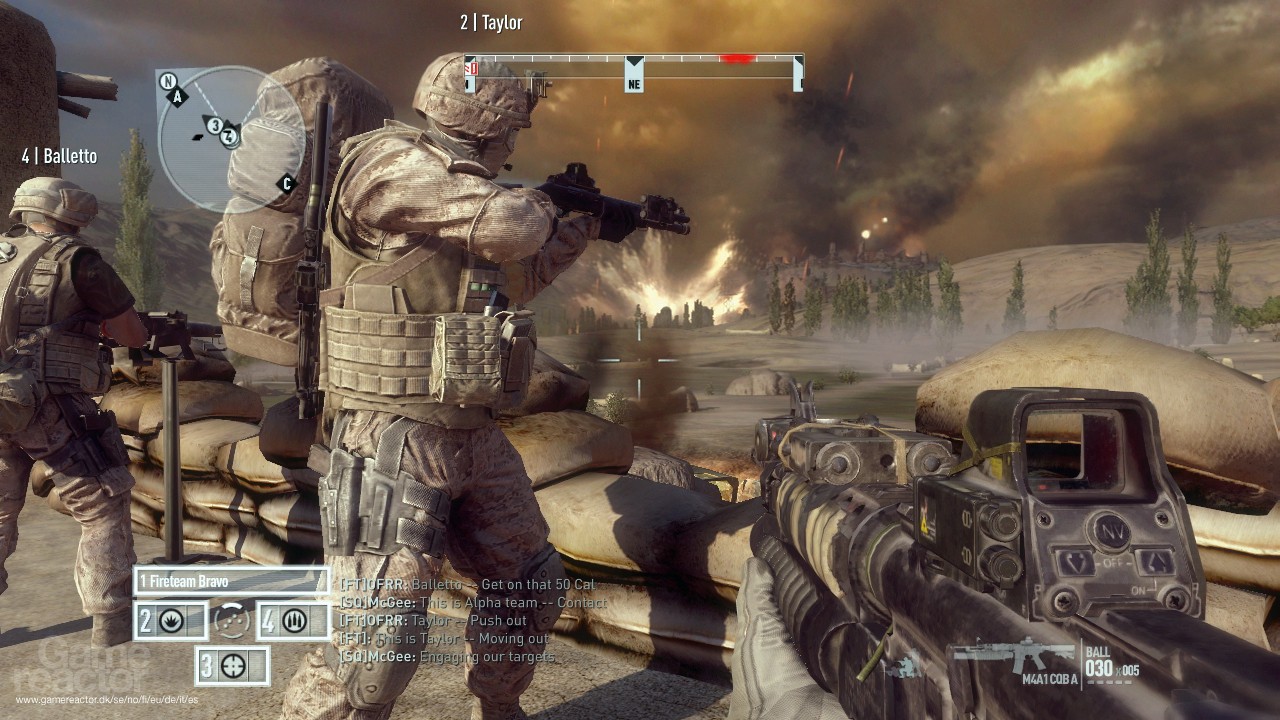Open the circular radar minimap
This screenshot has width=1280, height=720.
231,139
